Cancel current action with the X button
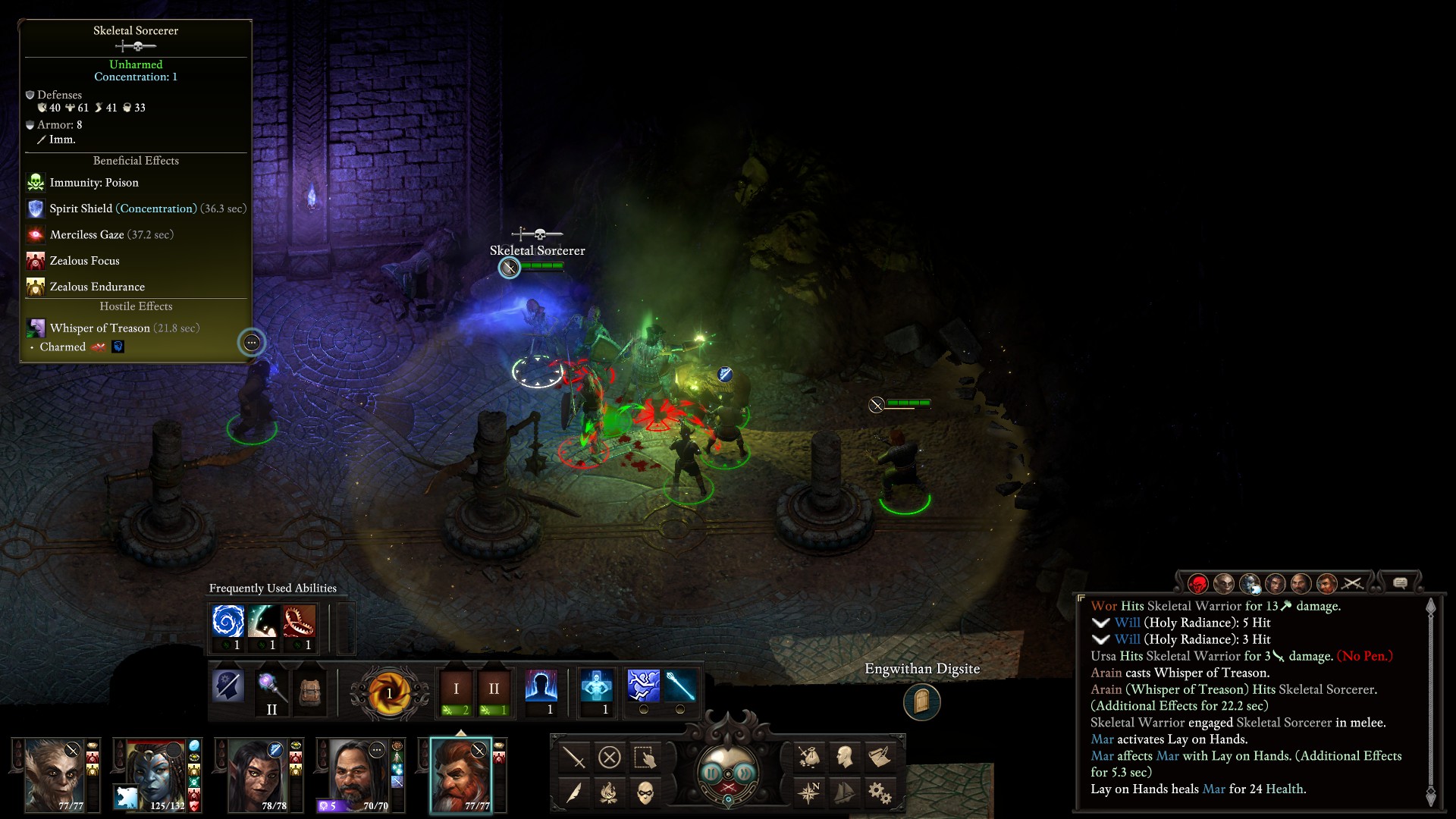Image resolution: width=1456 pixels, height=819 pixels. click(610, 757)
